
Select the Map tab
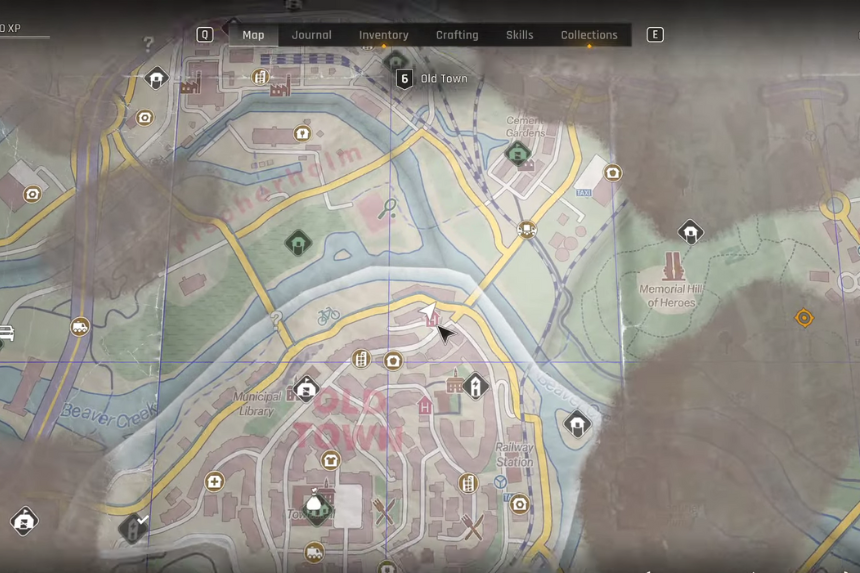coord(253,35)
